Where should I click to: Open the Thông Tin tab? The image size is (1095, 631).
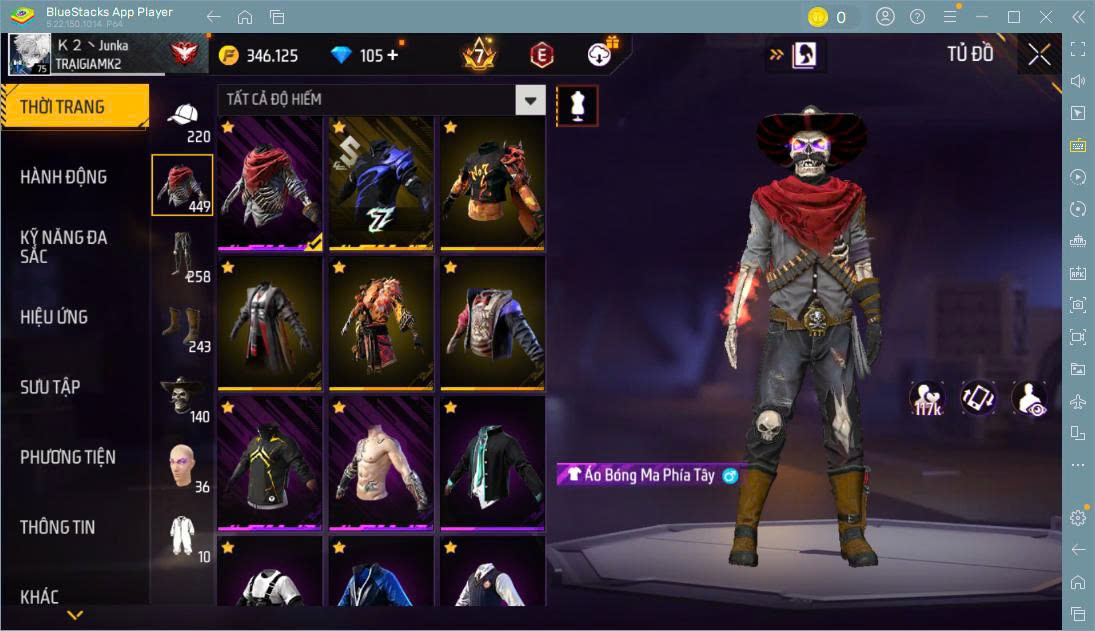(x=58, y=527)
